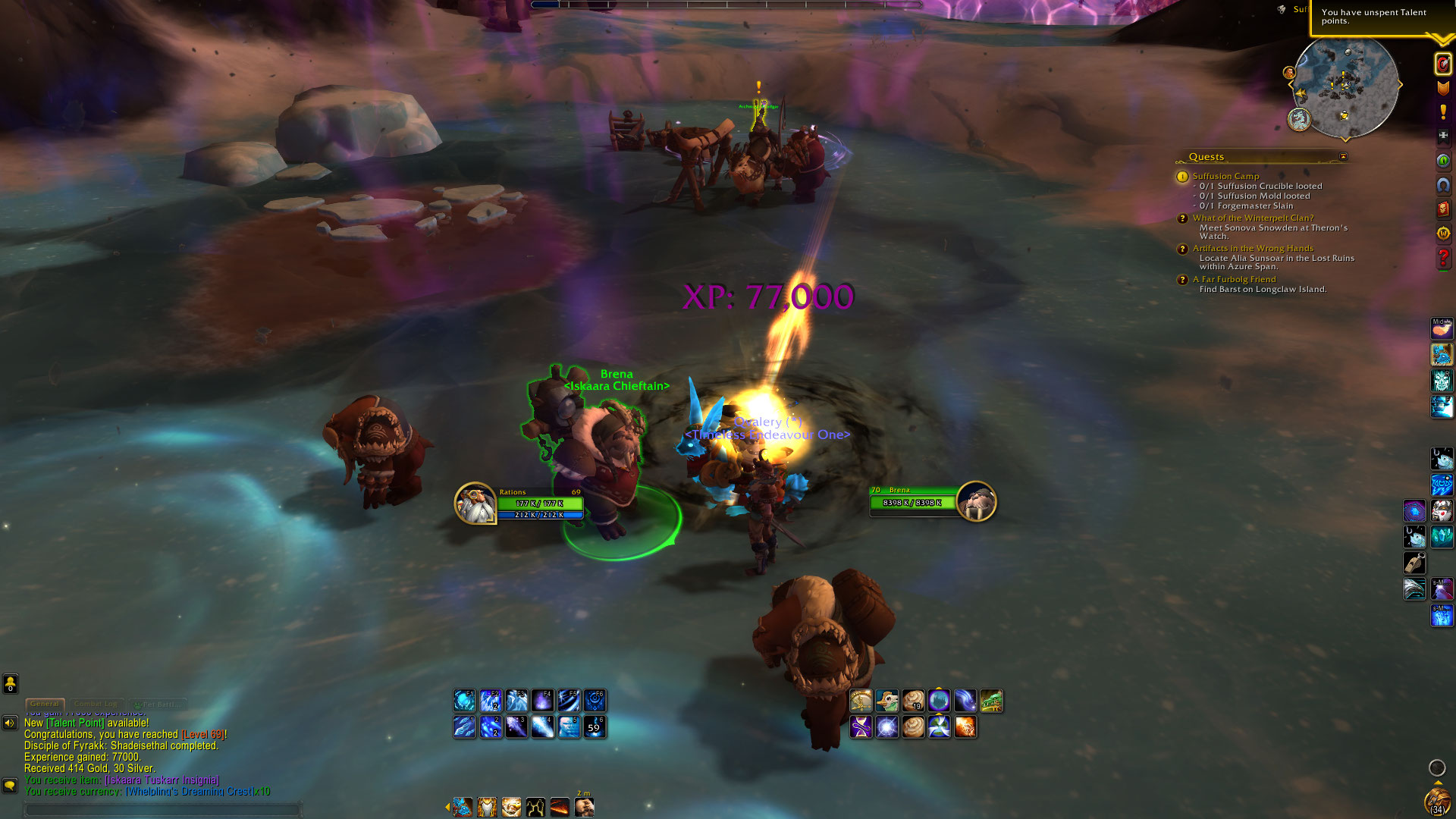
Task: Open the 'A Far Furbolg Friend' quest
Action: tap(1234, 279)
